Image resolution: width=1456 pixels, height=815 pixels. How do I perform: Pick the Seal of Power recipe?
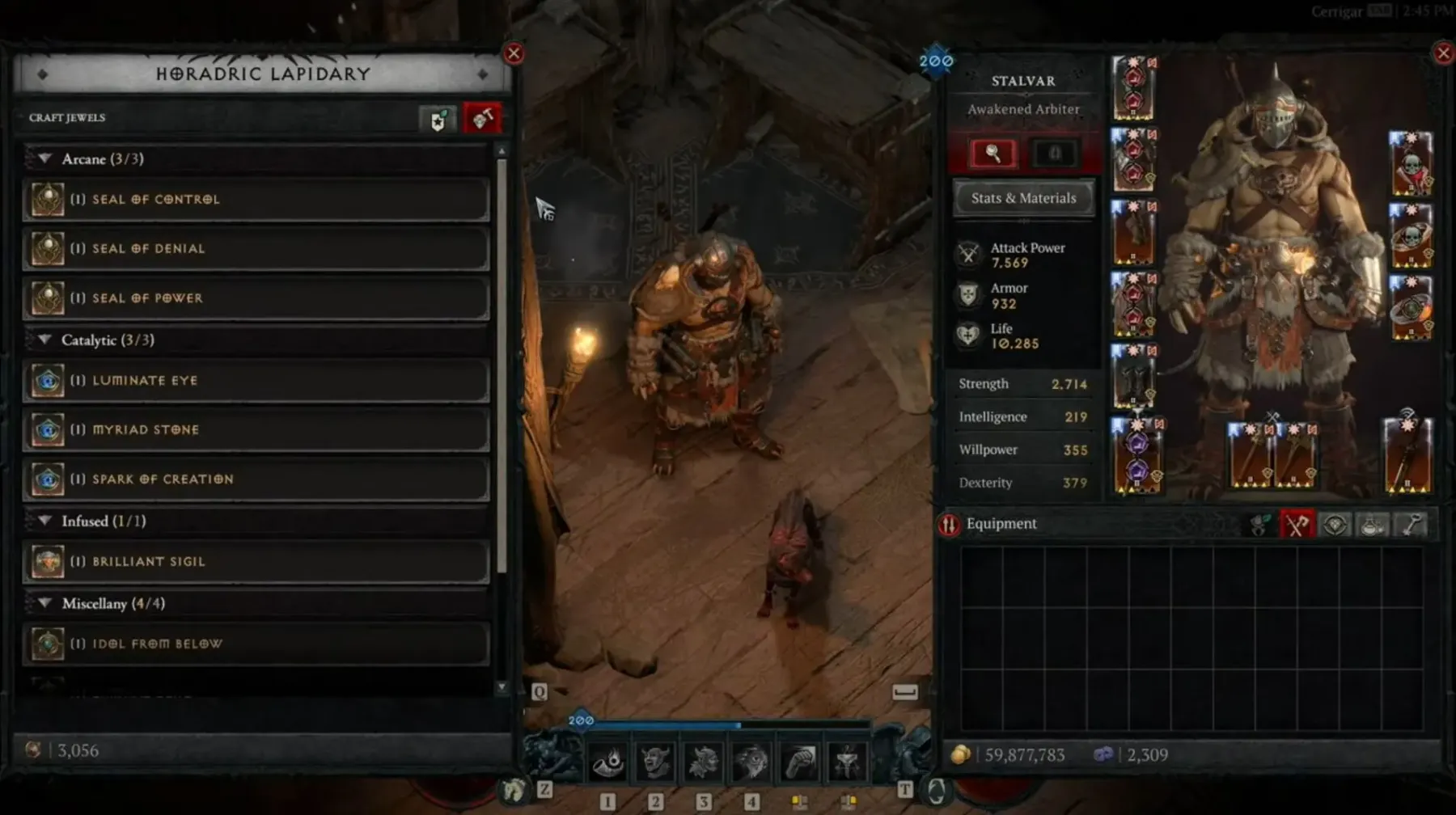(256, 298)
